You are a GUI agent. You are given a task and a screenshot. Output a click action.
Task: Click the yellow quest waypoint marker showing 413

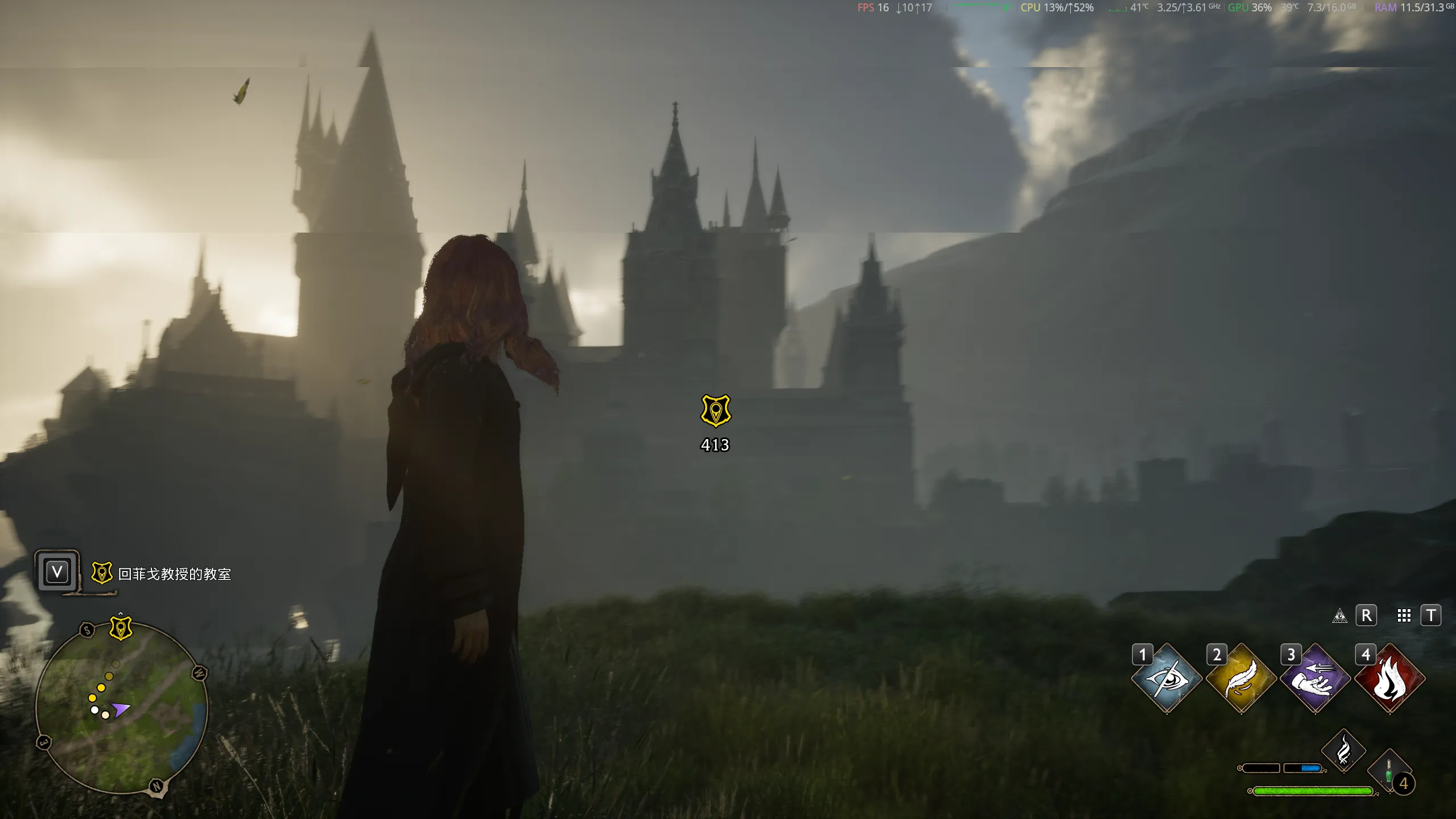715,411
